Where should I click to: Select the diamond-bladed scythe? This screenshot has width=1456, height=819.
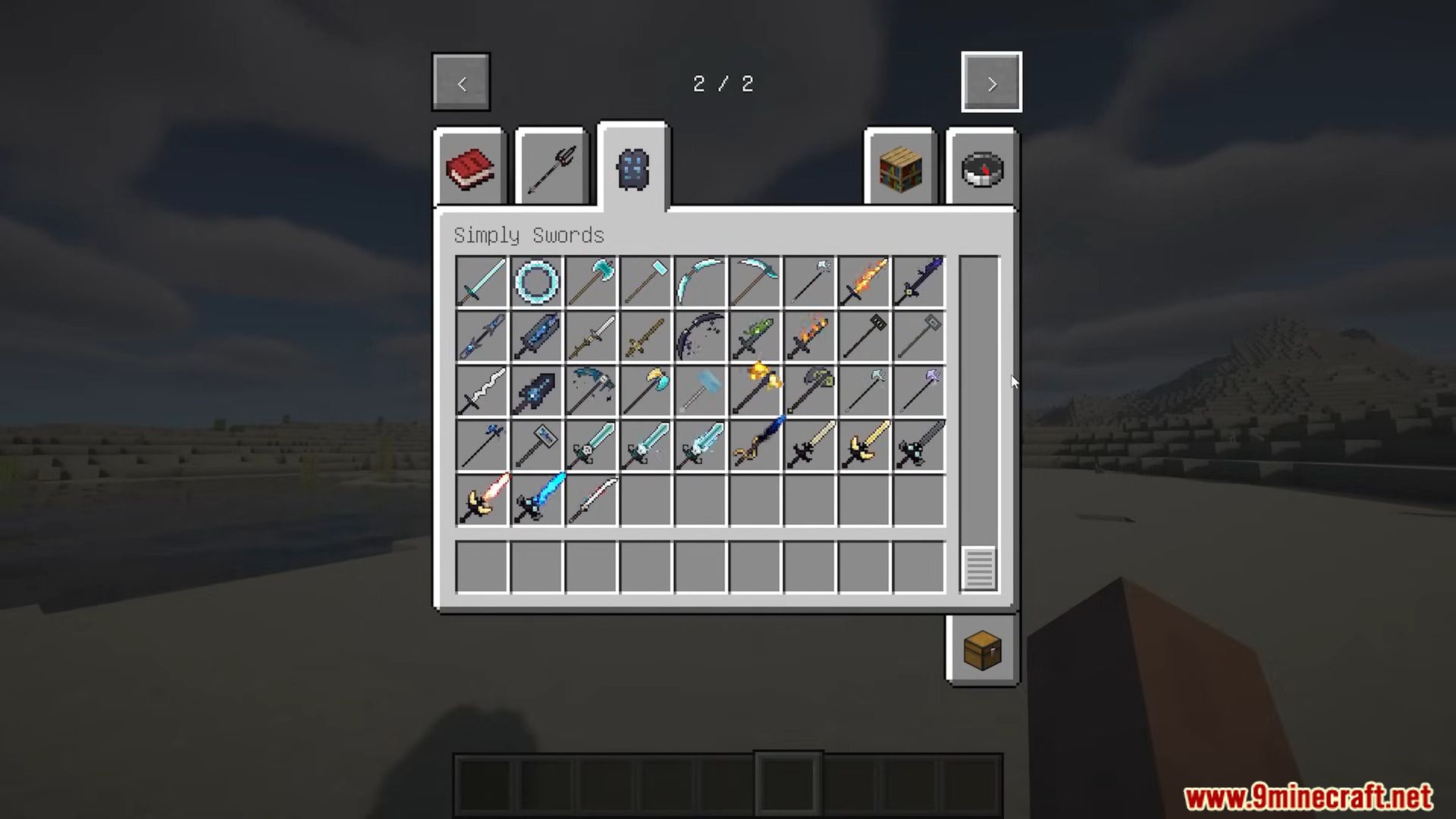click(698, 281)
